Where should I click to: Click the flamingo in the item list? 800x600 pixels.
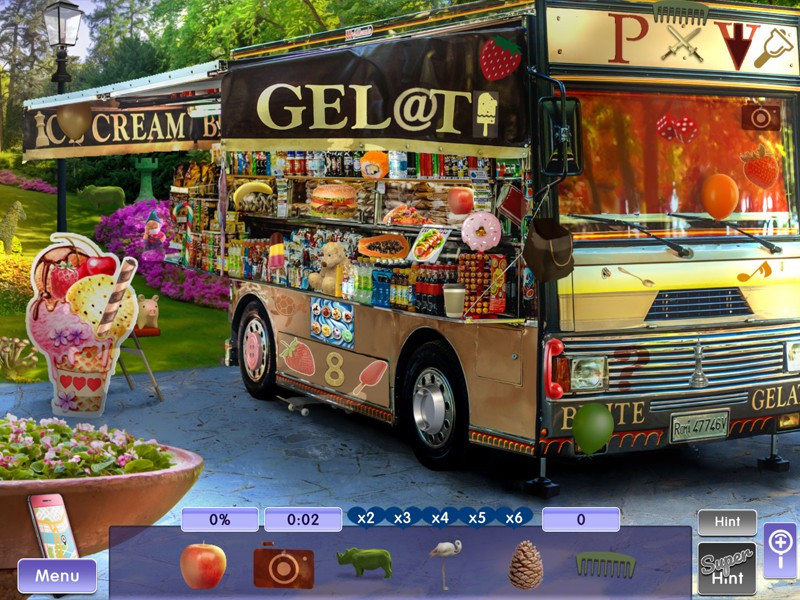click(x=443, y=564)
